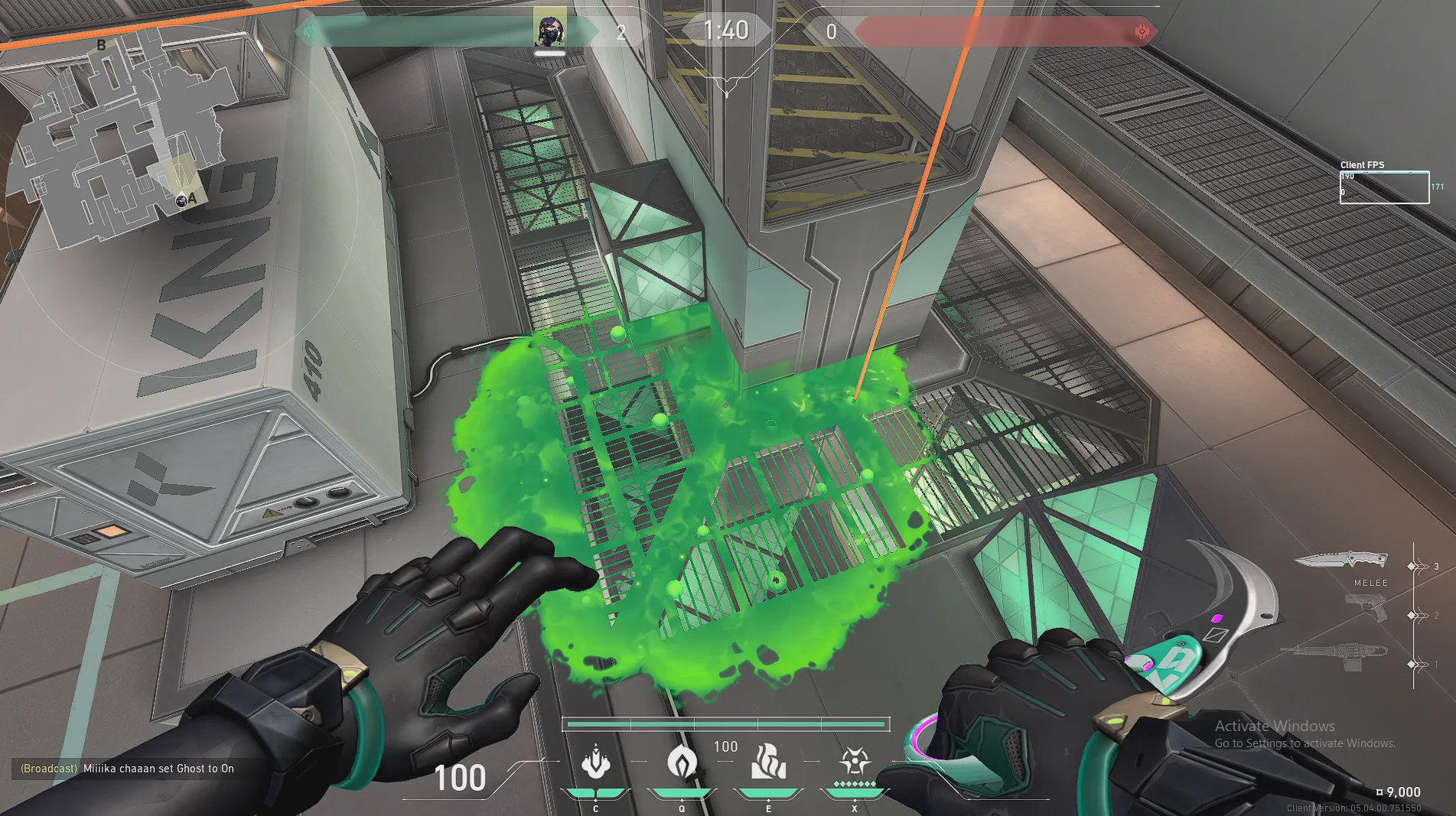Screen dimensions: 1456x816
Task: Click the Viper agent portrait at top
Action: (x=549, y=31)
